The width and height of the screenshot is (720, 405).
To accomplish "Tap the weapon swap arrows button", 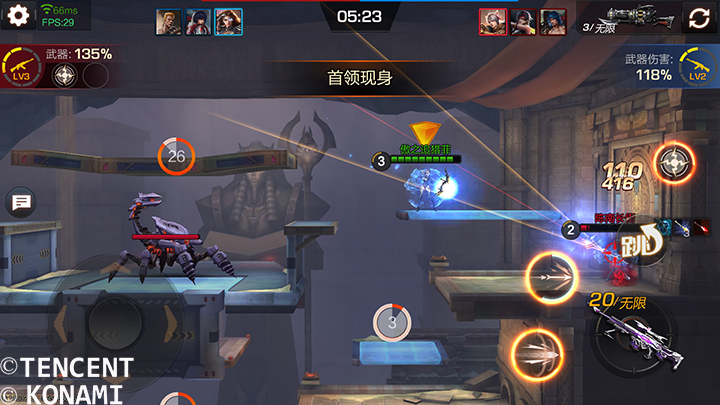I will [698, 19].
